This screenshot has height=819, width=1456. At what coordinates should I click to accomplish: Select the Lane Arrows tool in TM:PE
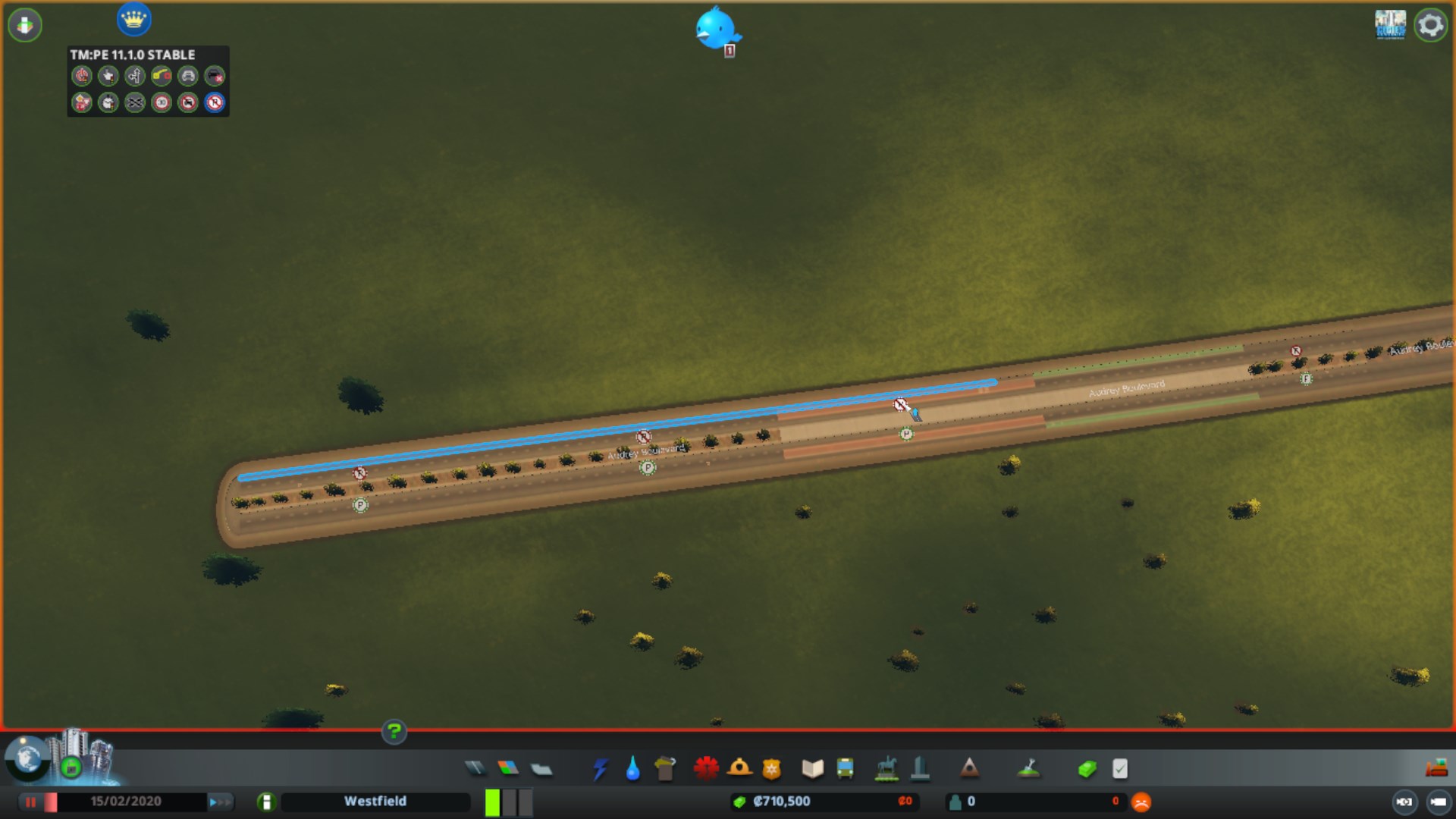pyautogui.click(x=135, y=76)
